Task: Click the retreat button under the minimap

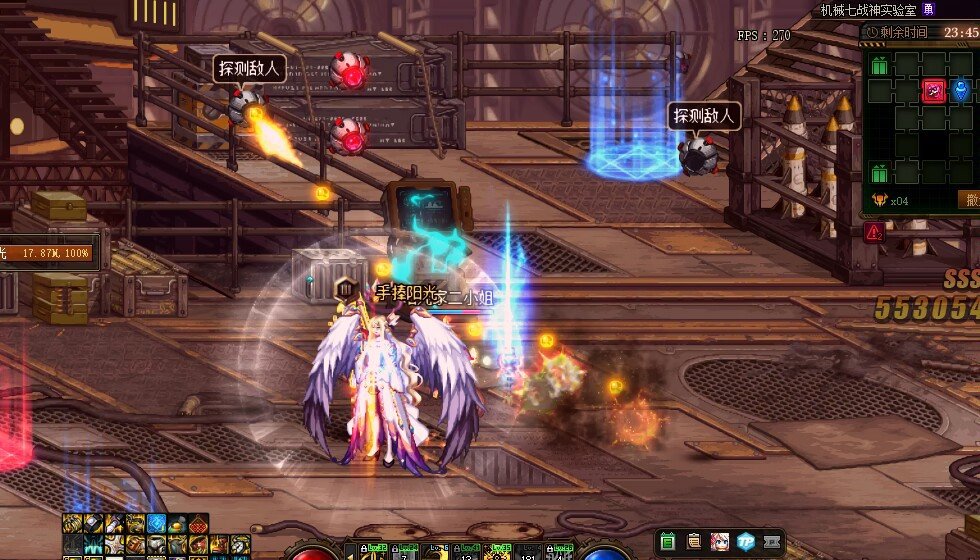Action: [x=969, y=199]
